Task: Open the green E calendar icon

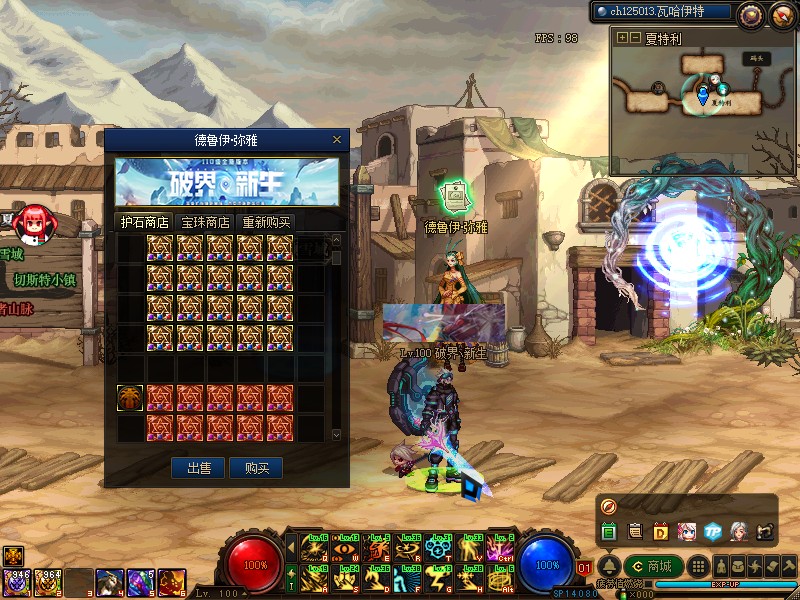Action: (x=609, y=531)
